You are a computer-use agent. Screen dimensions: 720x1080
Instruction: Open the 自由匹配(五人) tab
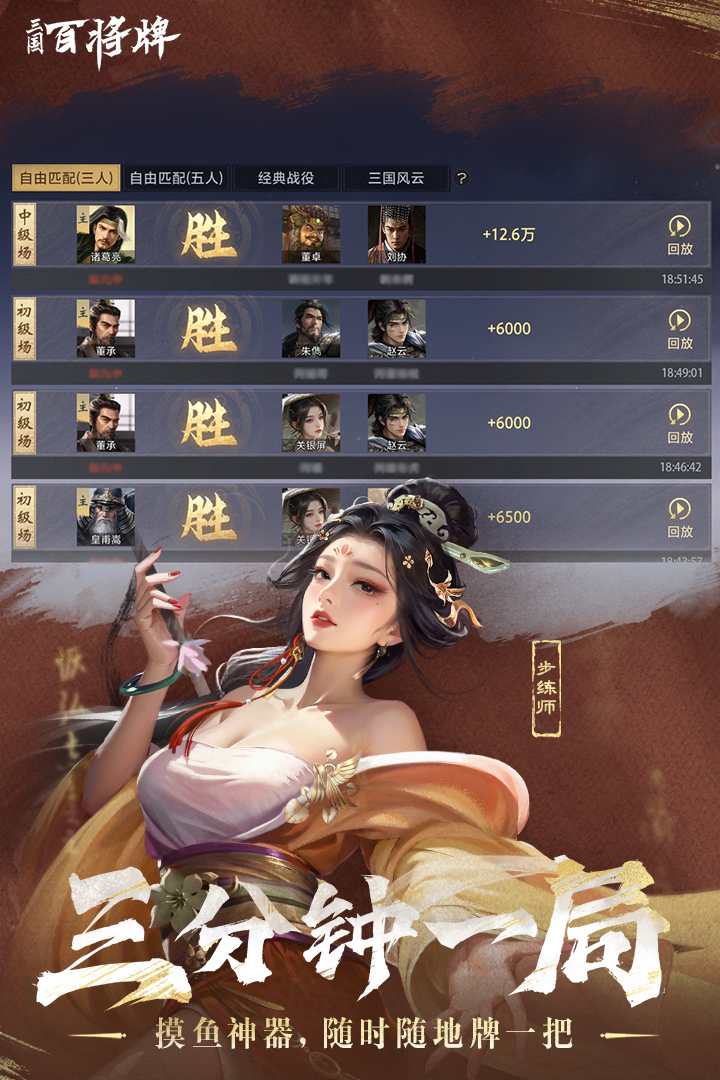176,178
